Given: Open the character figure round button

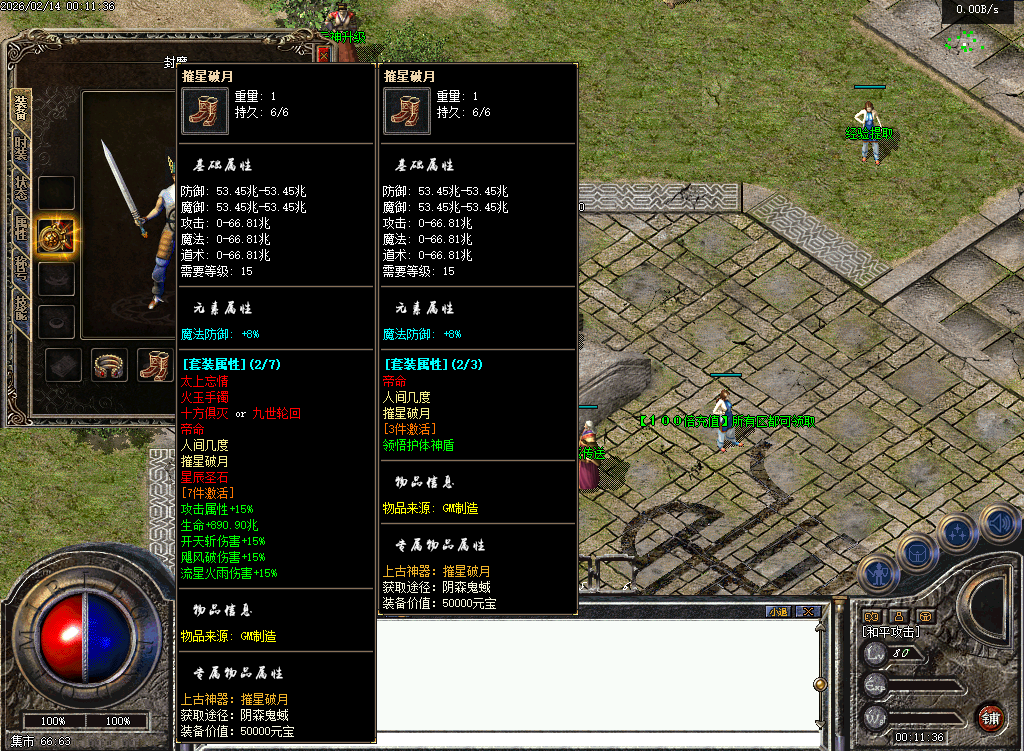Looking at the screenshot, I should point(877,573).
